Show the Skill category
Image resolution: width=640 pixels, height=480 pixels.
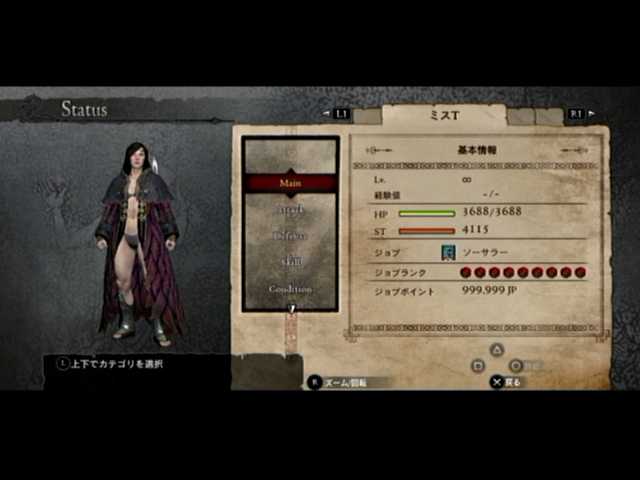pos(290,262)
